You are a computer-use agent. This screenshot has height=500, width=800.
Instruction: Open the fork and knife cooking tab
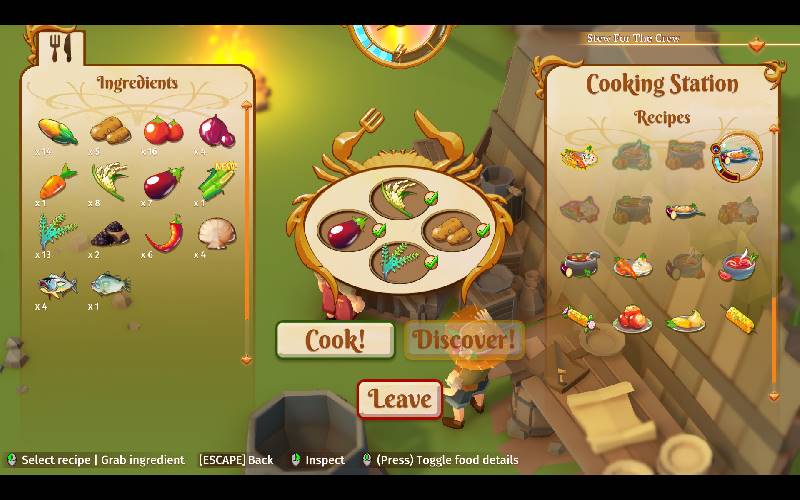point(61,46)
